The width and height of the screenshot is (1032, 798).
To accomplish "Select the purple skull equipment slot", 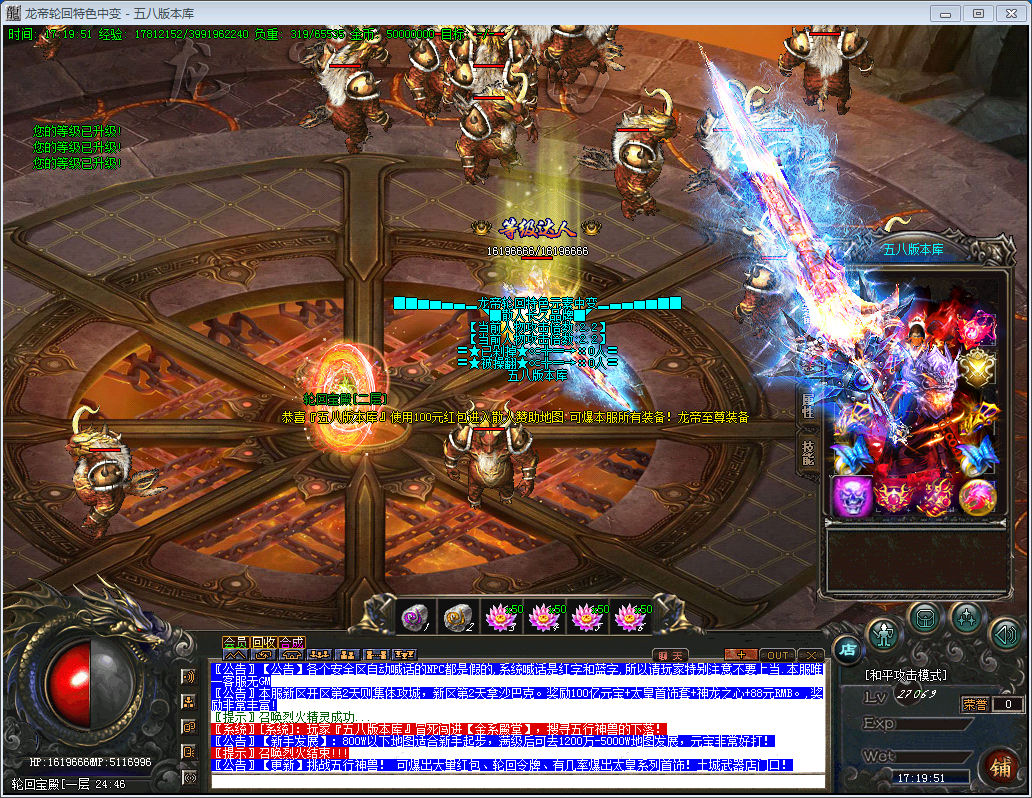I will [x=852, y=496].
